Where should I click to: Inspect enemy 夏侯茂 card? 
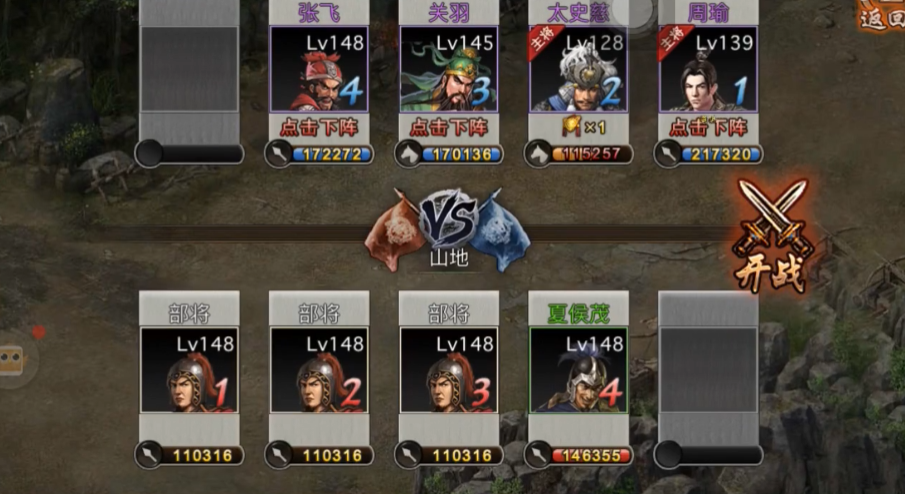point(579,370)
